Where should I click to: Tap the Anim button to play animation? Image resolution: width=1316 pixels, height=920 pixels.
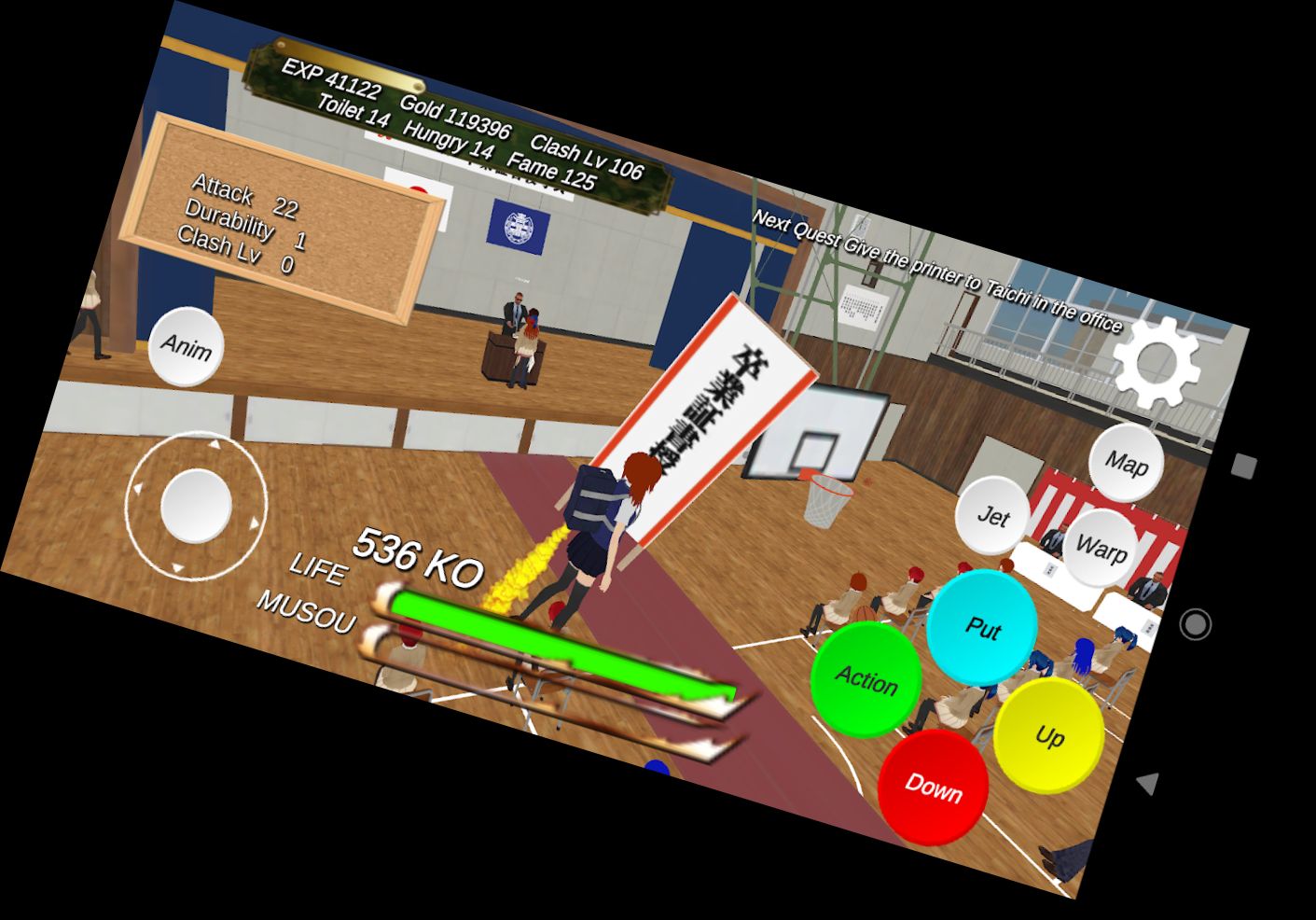186,349
